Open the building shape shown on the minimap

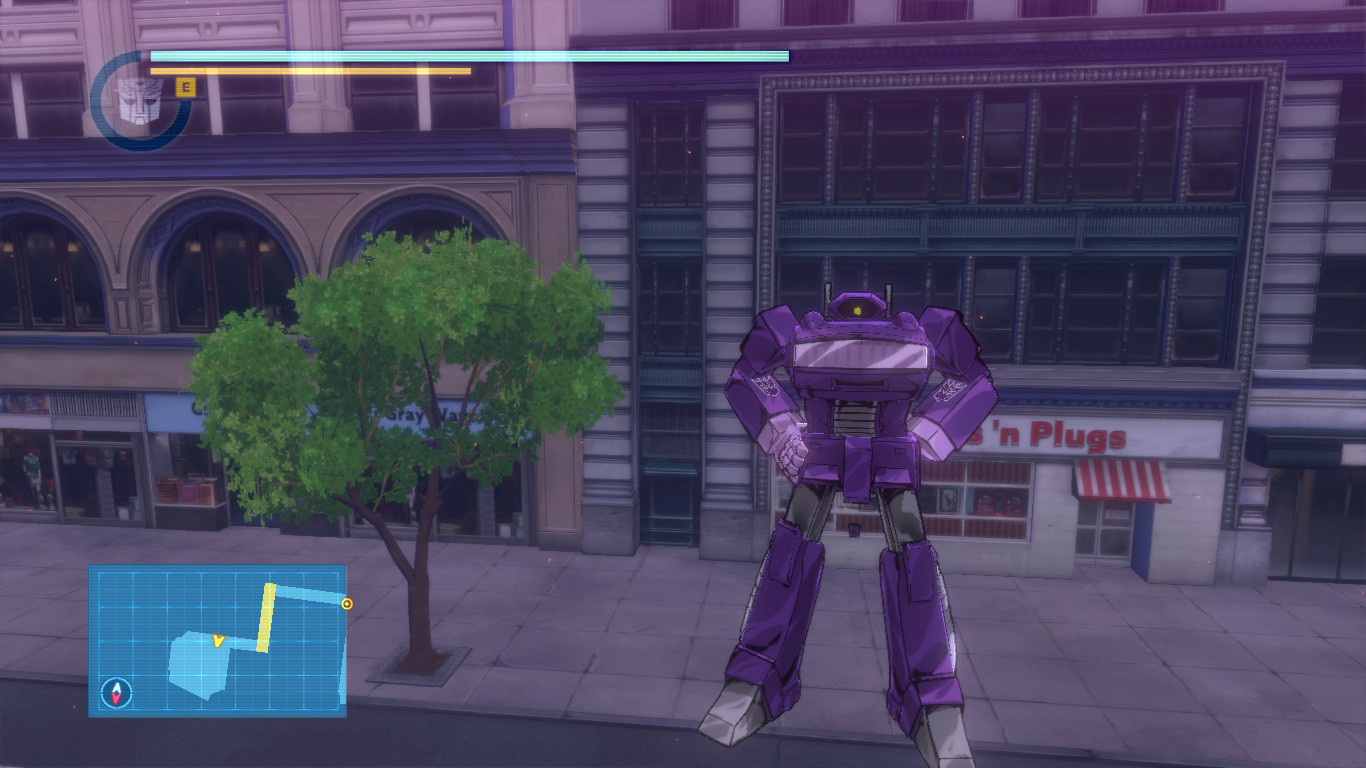(x=197, y=665)
